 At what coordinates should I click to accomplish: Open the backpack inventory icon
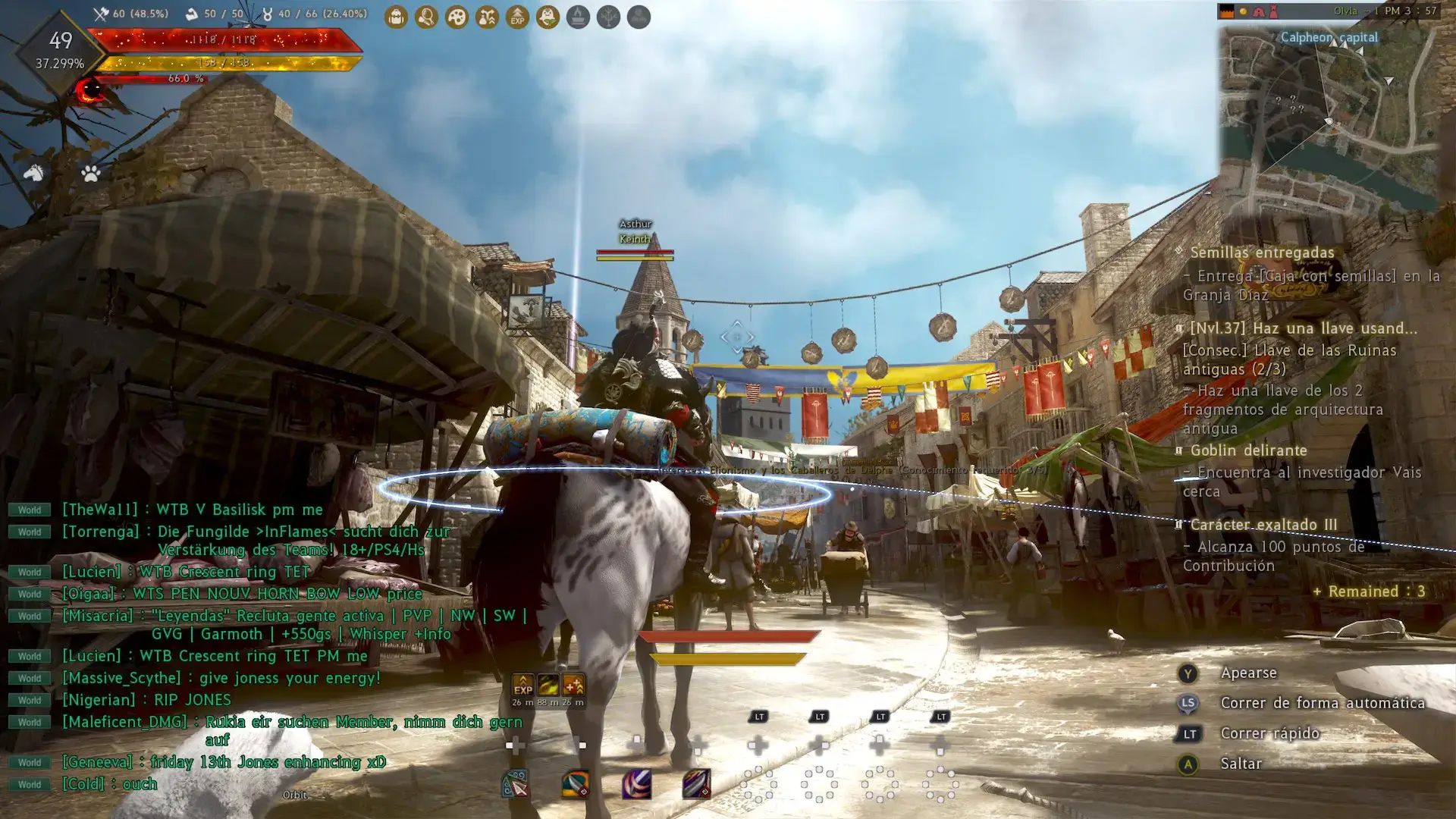click(396, 17)
